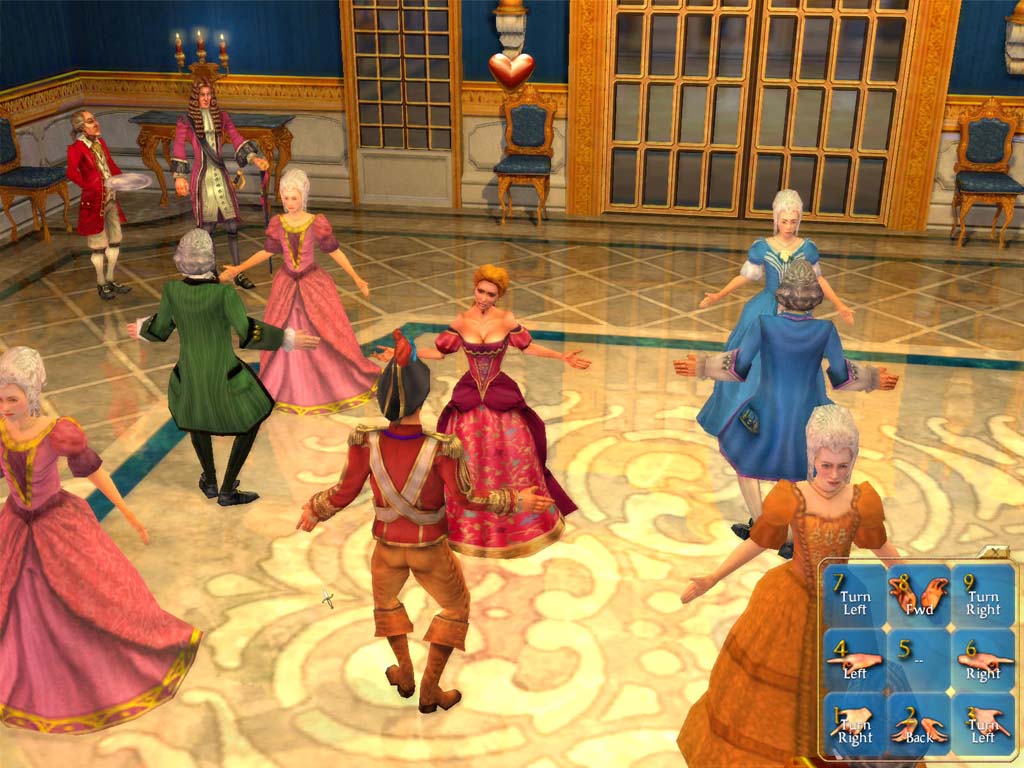Screen dimensions: 1024x768
Task: Pick the 4 Left pointing-hand move
Action: (855, 660)
